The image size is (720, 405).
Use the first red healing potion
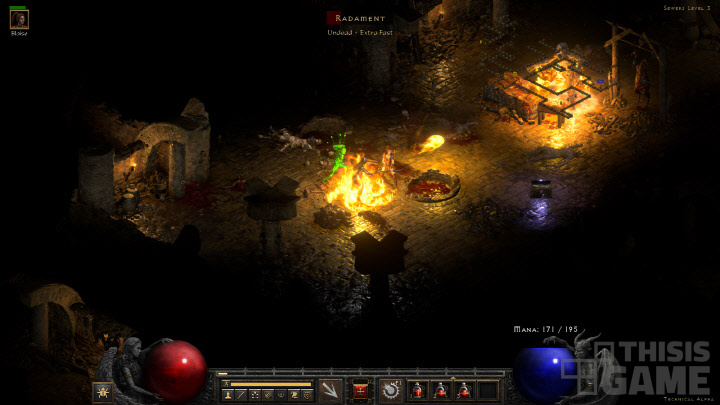point(418,390)
